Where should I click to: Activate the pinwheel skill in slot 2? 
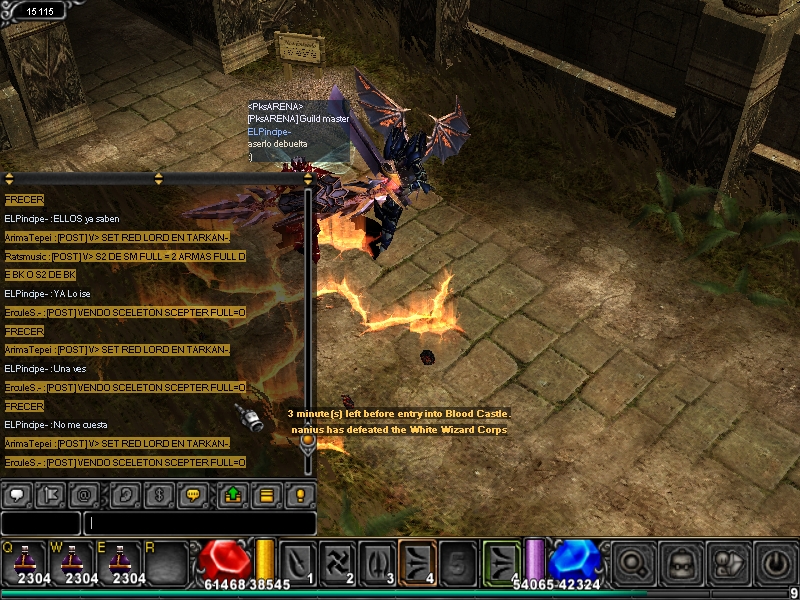click(339, 561)
